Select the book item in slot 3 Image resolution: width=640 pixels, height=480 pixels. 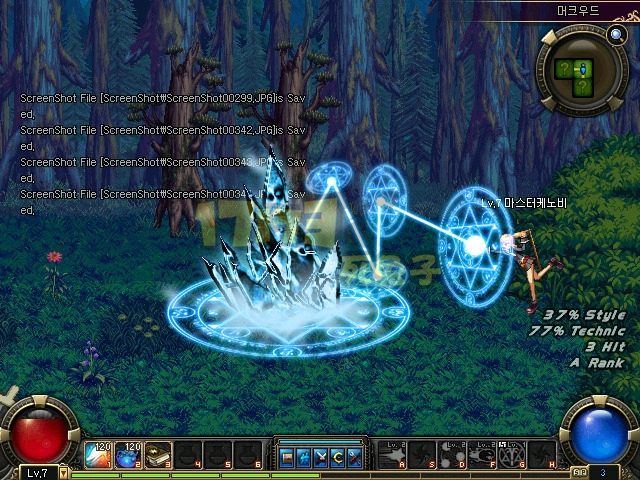[x=158, y=455]
